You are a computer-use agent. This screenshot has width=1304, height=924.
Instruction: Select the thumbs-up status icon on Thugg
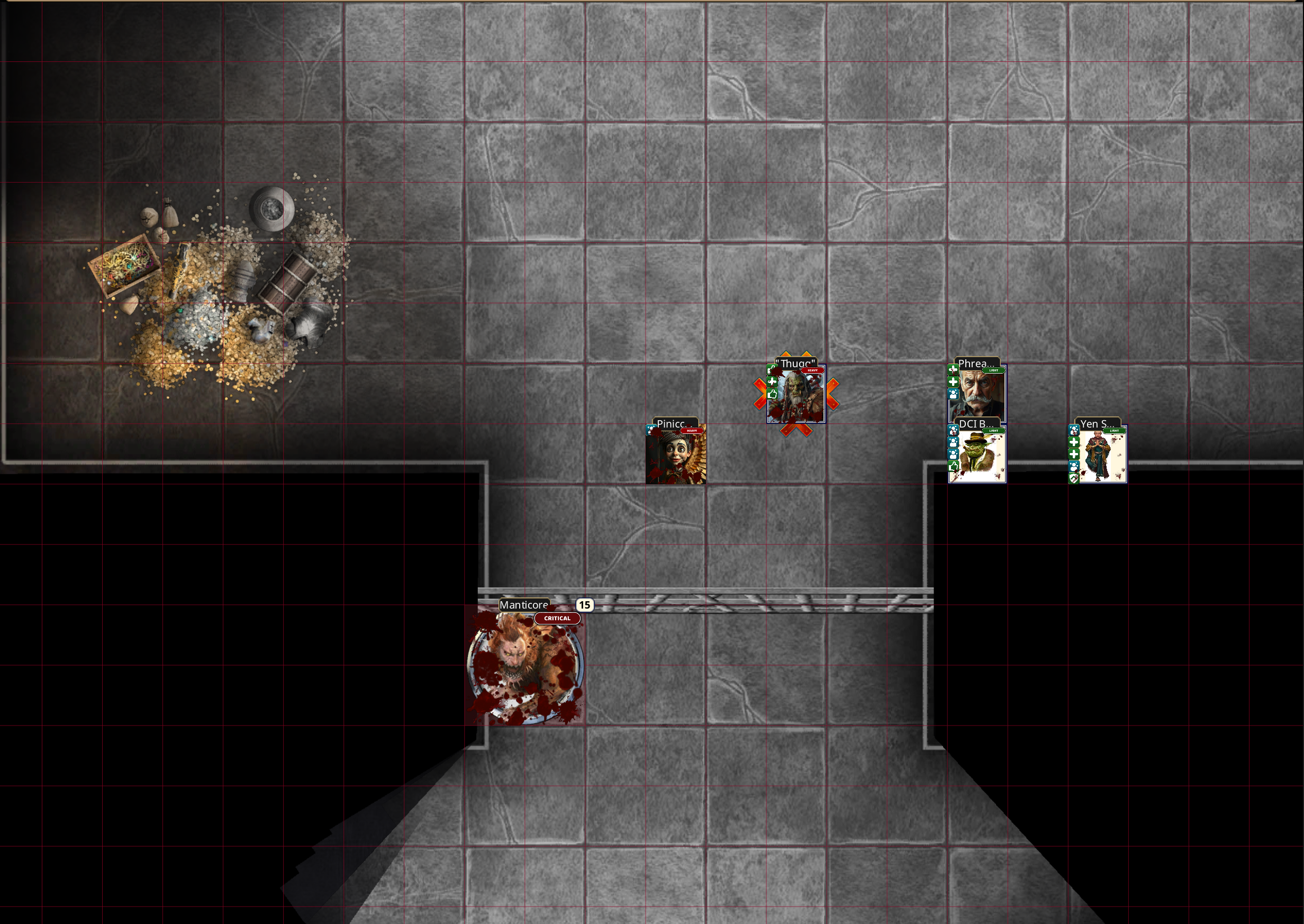coord(773,394)
